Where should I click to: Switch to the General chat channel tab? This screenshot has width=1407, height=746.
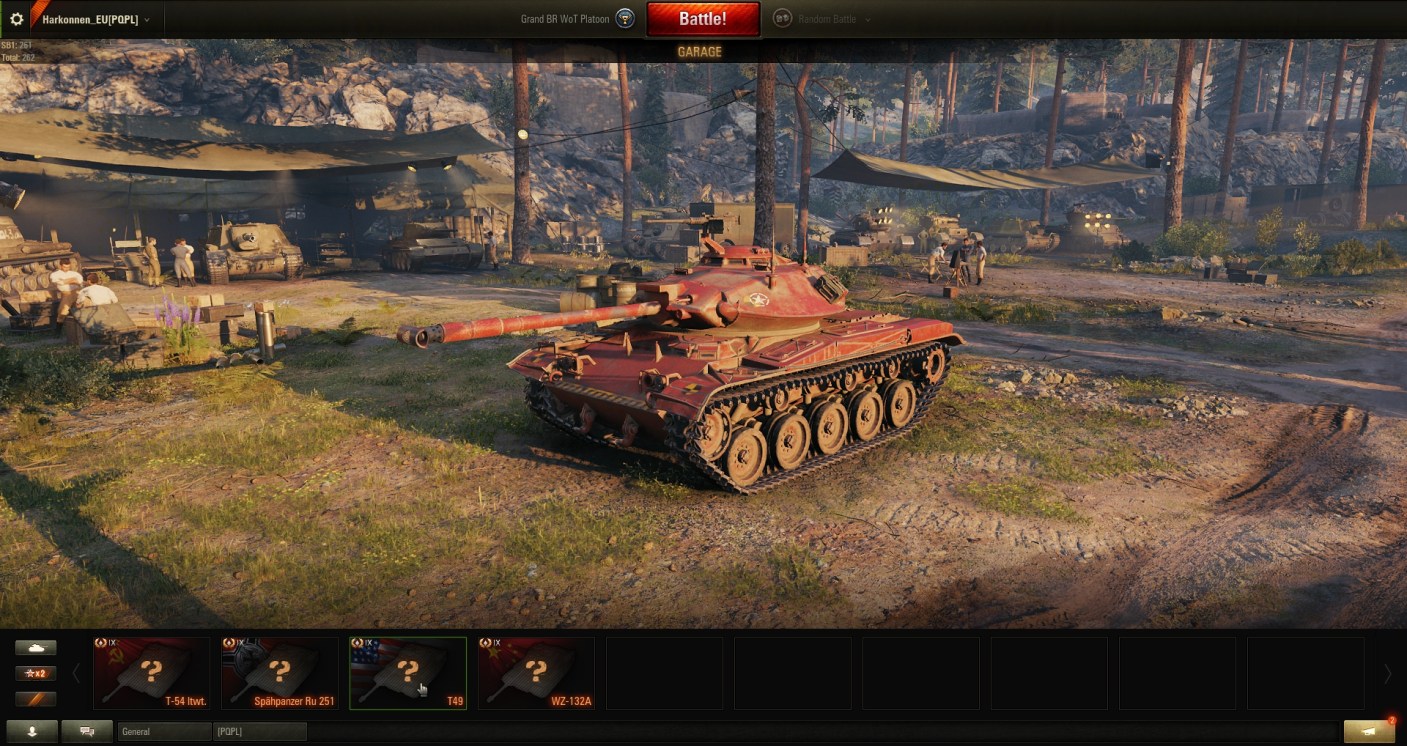tap(165, 732)
